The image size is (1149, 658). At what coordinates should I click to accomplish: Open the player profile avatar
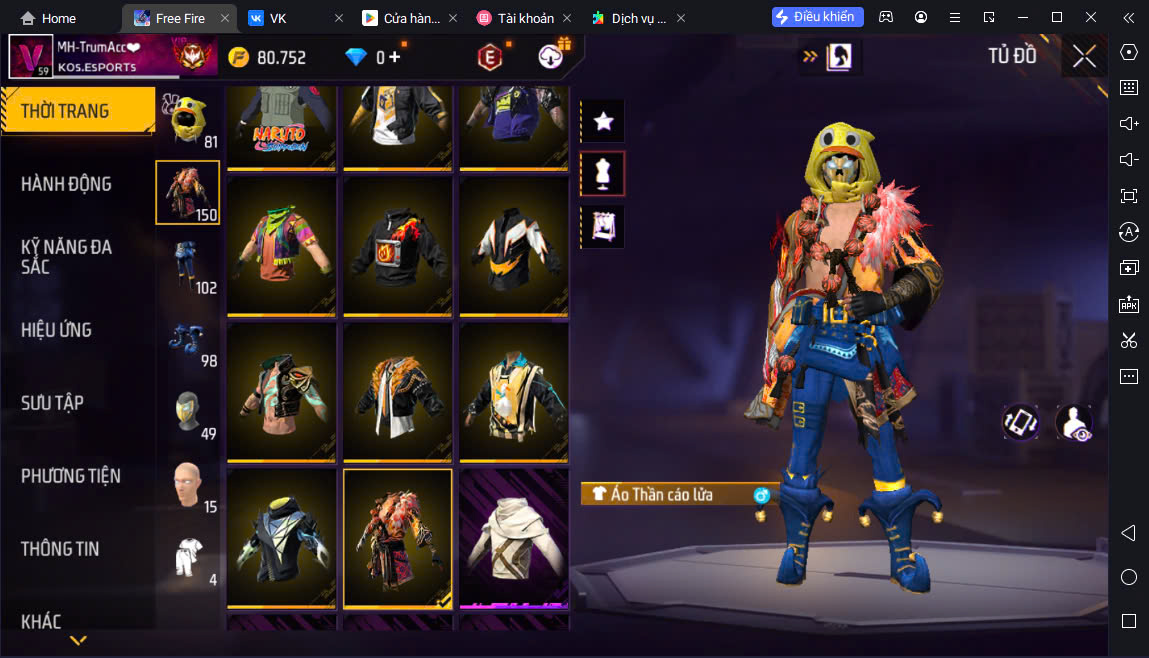coord(31,56)
